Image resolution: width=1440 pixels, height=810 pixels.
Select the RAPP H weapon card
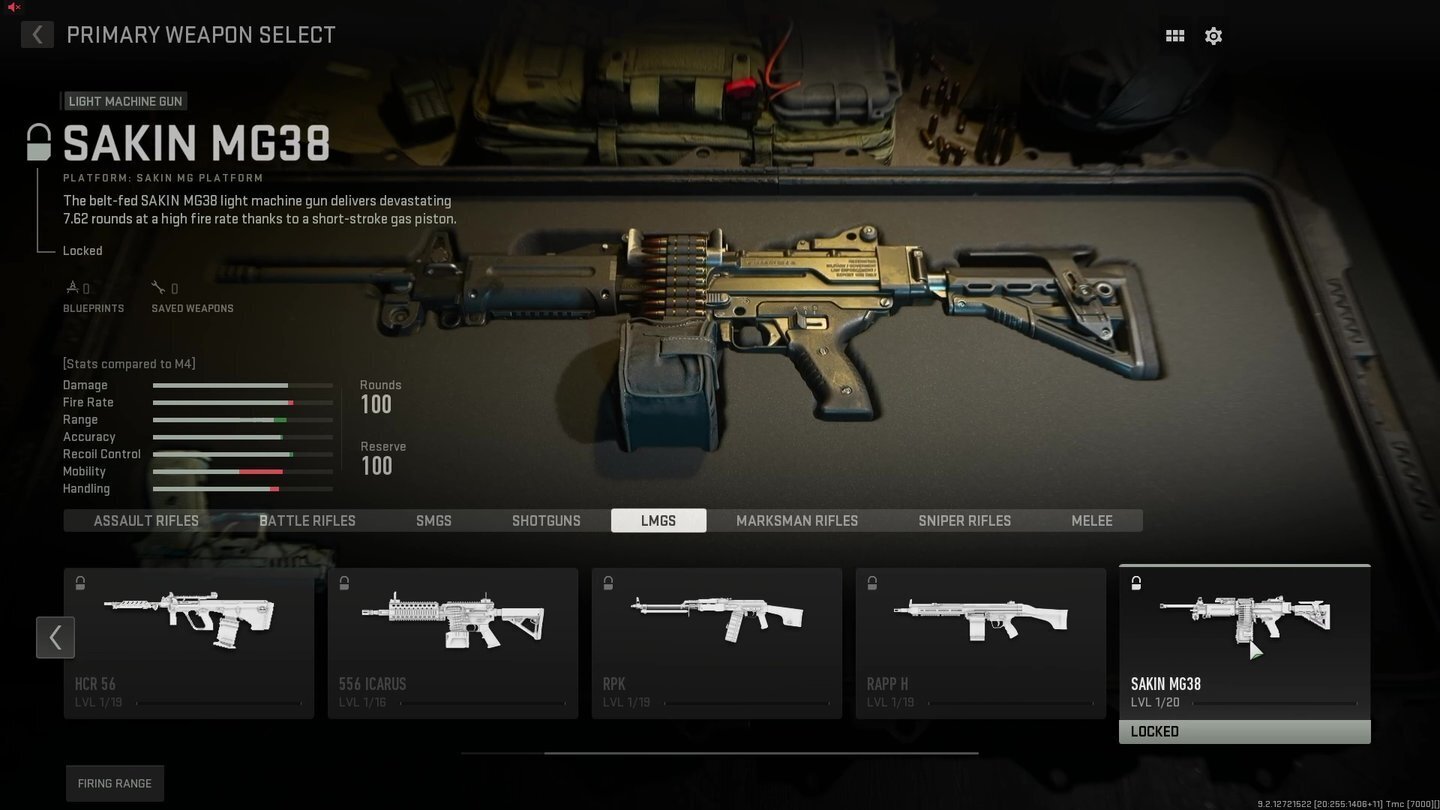pyautogui.click(x=980, y=640)
